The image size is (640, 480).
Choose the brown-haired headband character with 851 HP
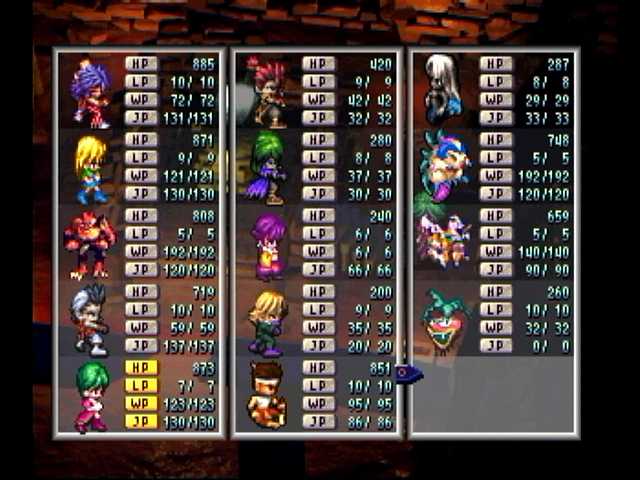[x=266, y=395]
